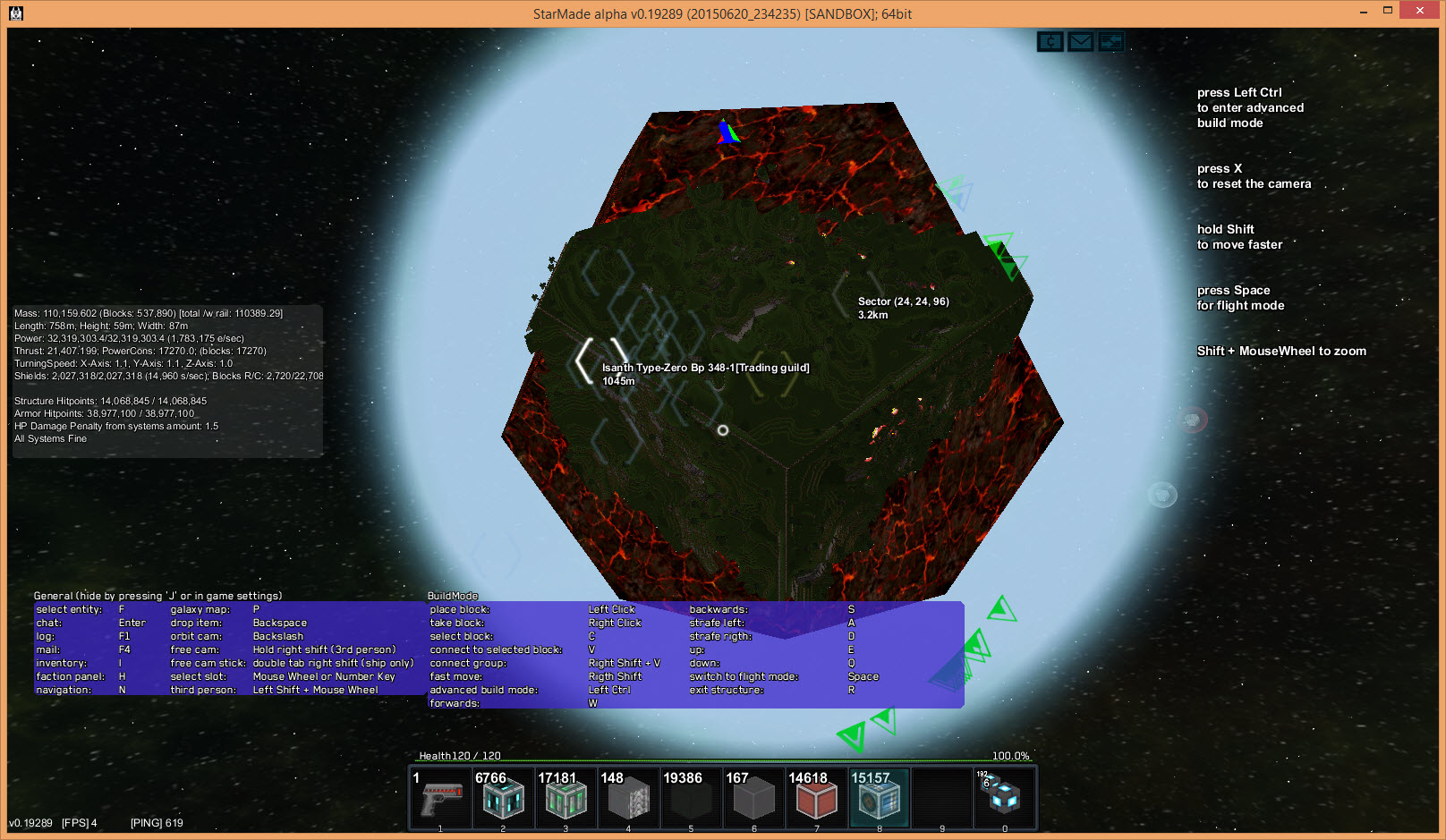This screenshot has height=840, width=1446.
Task: Open the trade arrows icon
Action: [x=1111, y=42]
